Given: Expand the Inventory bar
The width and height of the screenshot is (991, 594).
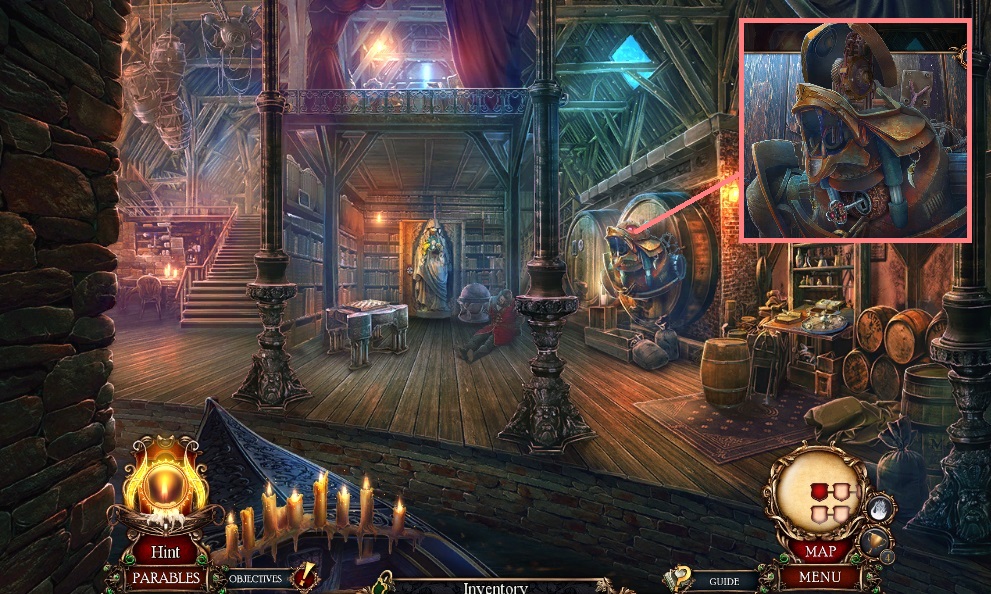Looking at the screenshot, I should point(494,587).
